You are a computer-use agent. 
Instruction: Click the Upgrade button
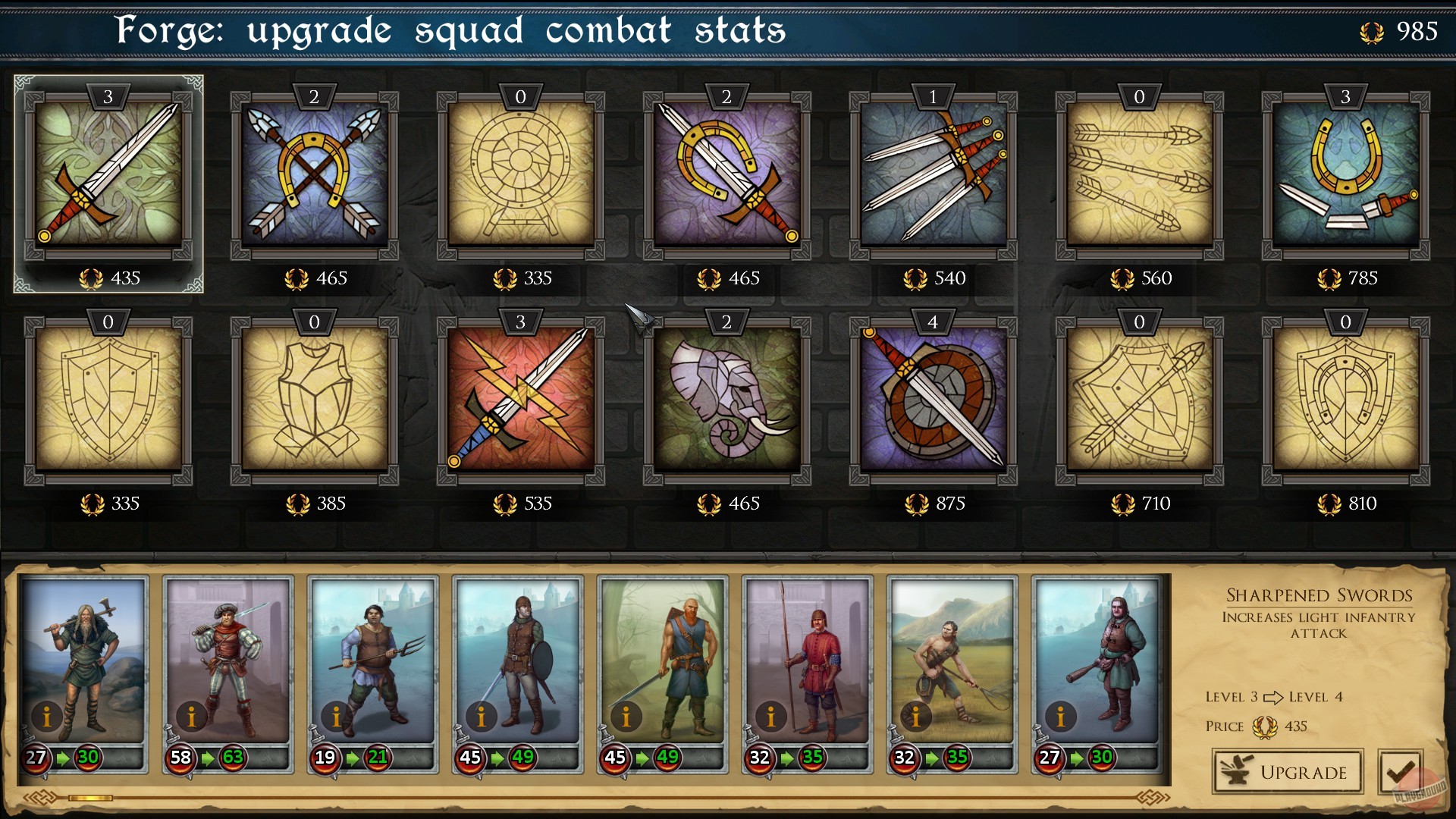[x=1287, y=772]
